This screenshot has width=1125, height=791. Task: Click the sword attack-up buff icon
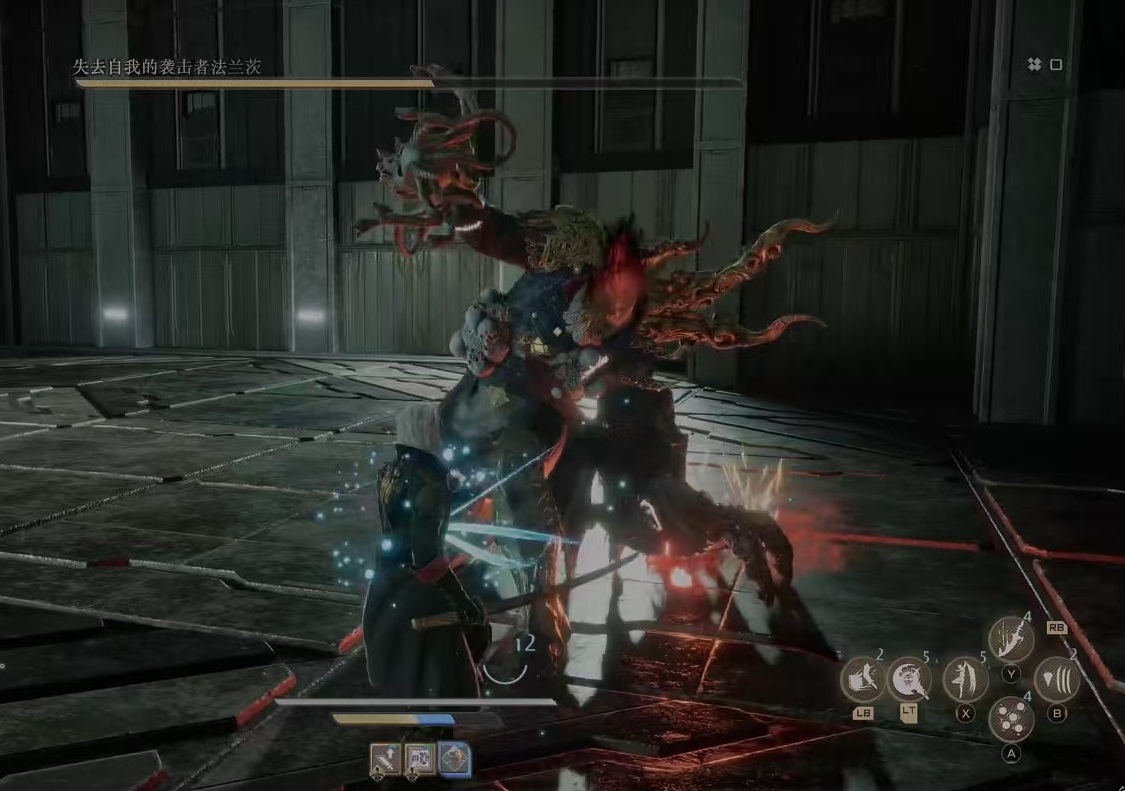tap(386, 760)
